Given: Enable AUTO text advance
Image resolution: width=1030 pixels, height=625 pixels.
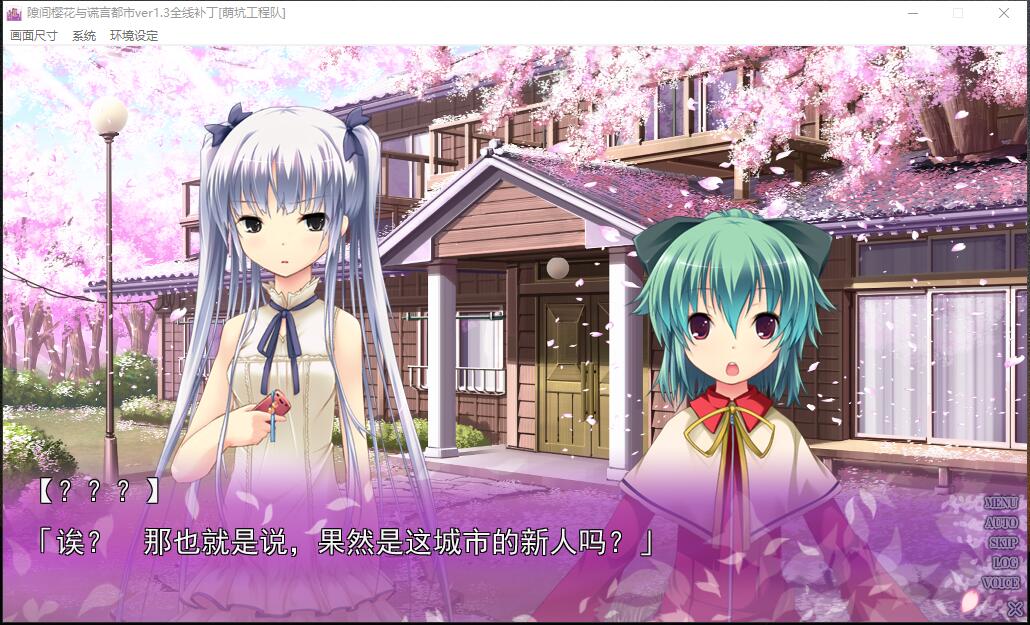Looking at the screenshot, I should click(1000, 523).
